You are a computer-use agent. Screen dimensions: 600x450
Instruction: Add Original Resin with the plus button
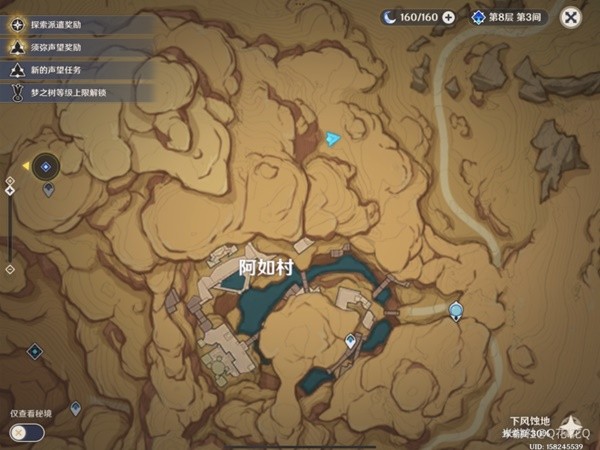(448, 17)
